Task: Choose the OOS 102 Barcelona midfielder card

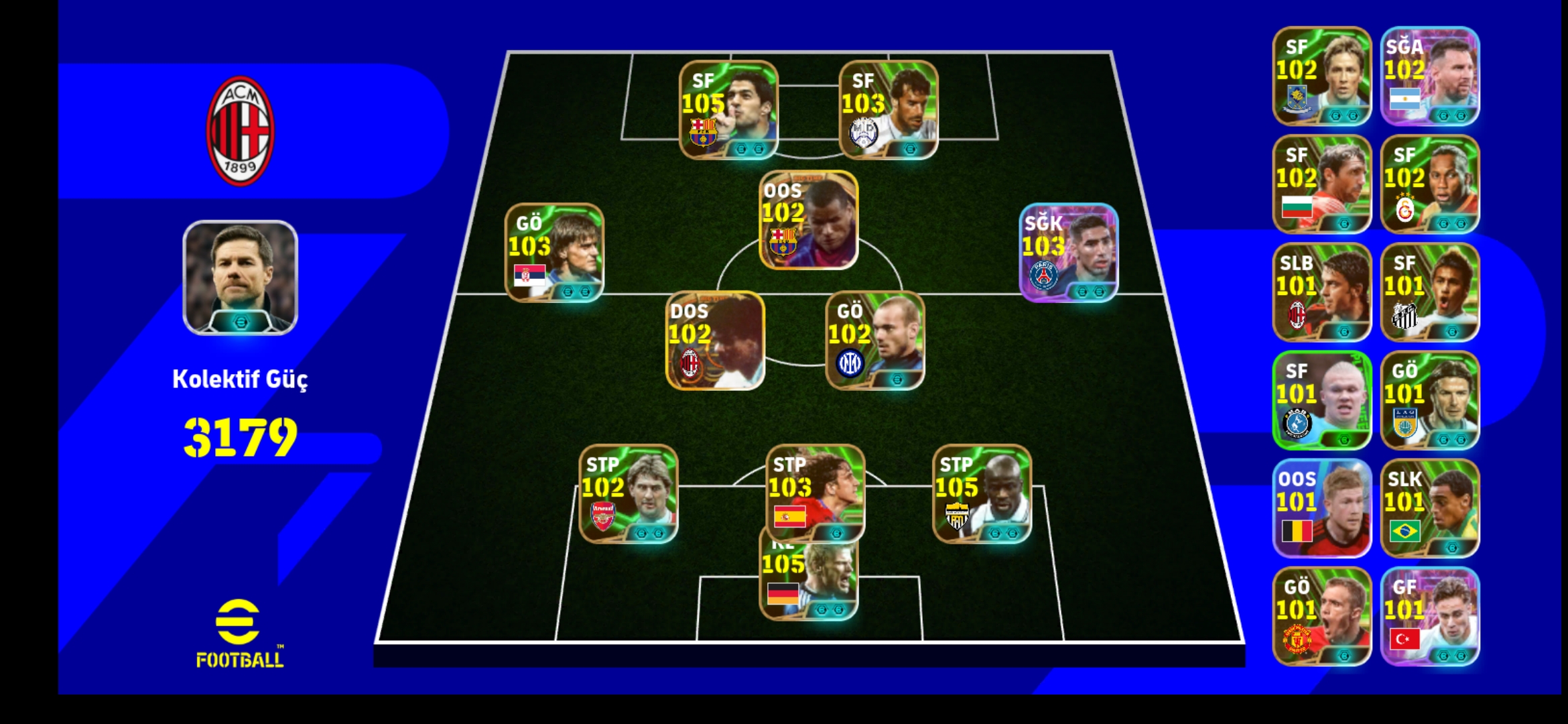Action: 808,220
